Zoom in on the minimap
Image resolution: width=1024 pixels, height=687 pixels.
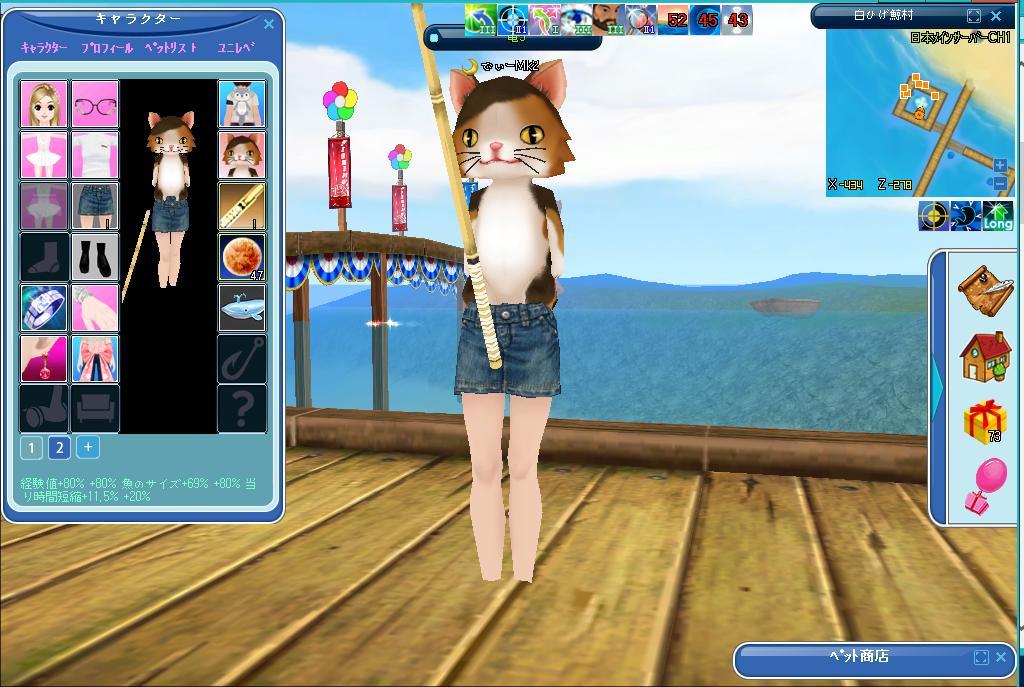pyautogui.click(x=999, y=165)
